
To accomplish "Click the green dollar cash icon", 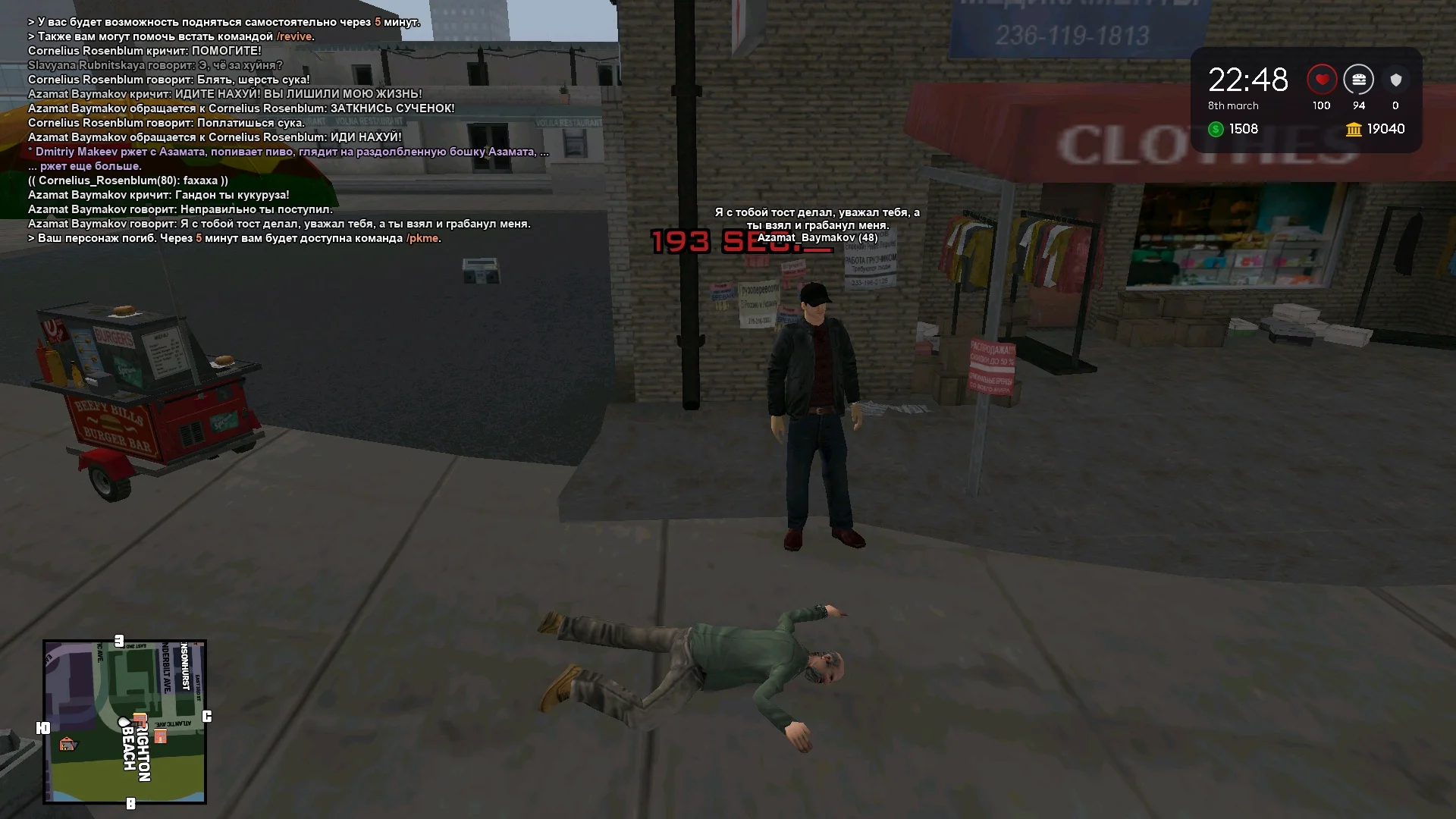I will pyautogui.click(x=1216, y=130).
